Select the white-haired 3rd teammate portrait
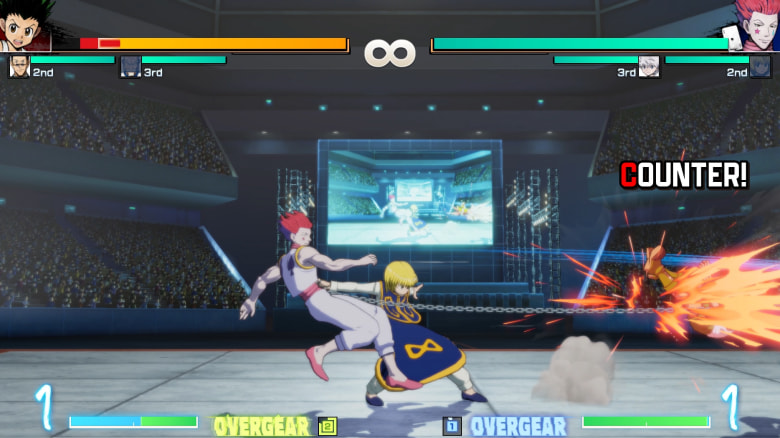780x438 pixels. point(649,67)
